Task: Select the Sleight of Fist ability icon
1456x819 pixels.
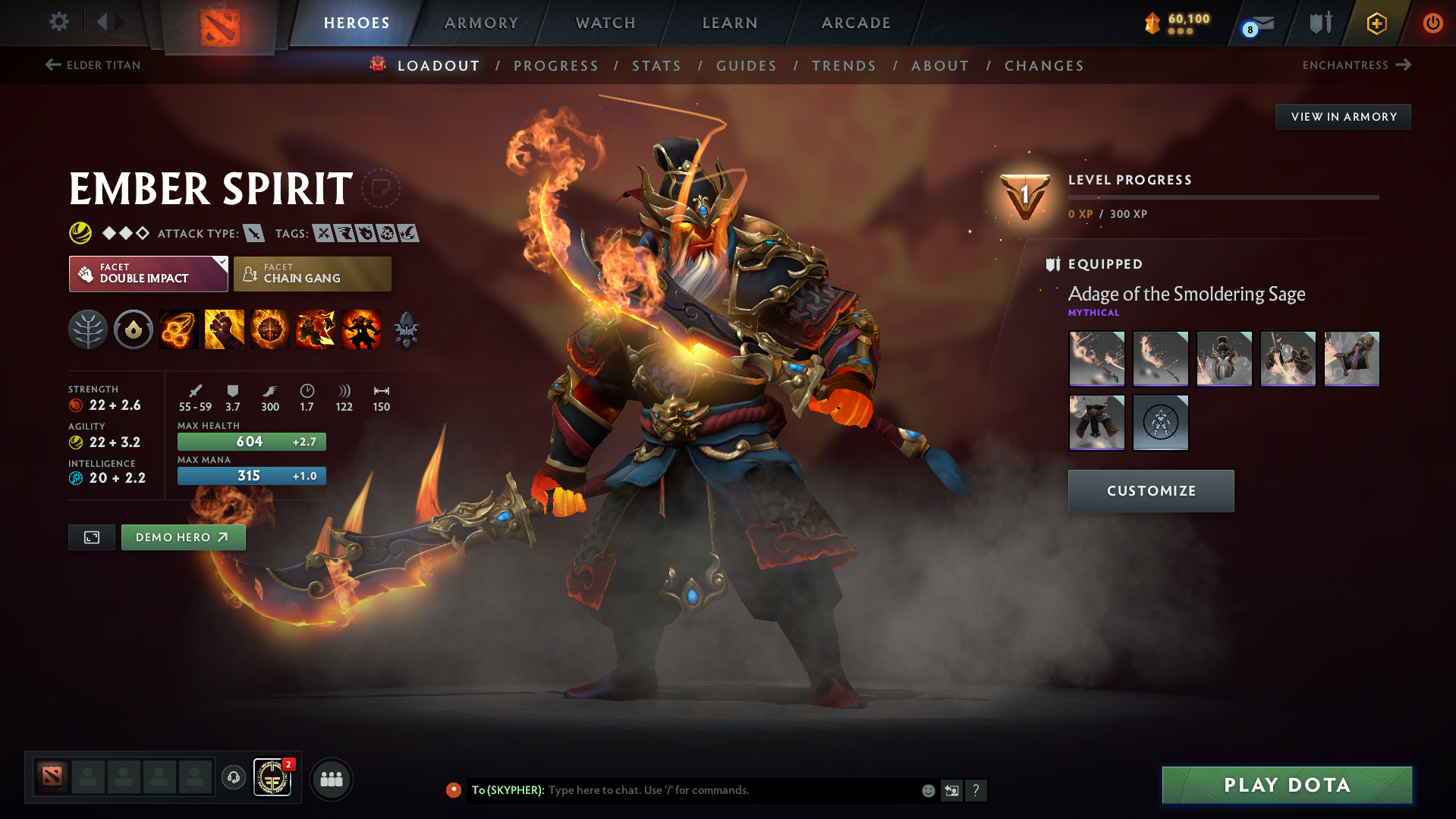Action: [x=224, y=329]
